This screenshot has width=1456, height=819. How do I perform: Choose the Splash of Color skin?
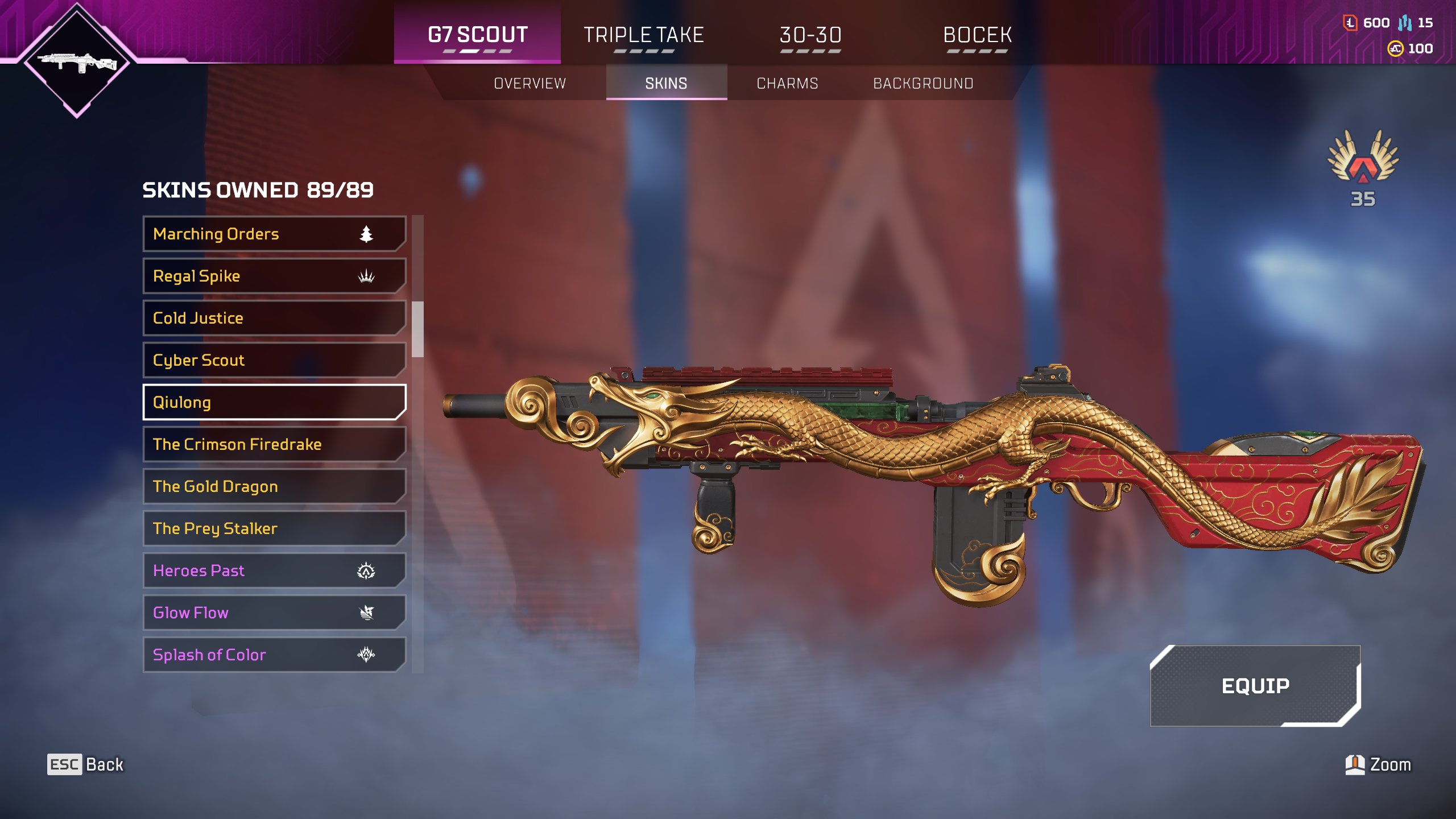pos(274,655)
